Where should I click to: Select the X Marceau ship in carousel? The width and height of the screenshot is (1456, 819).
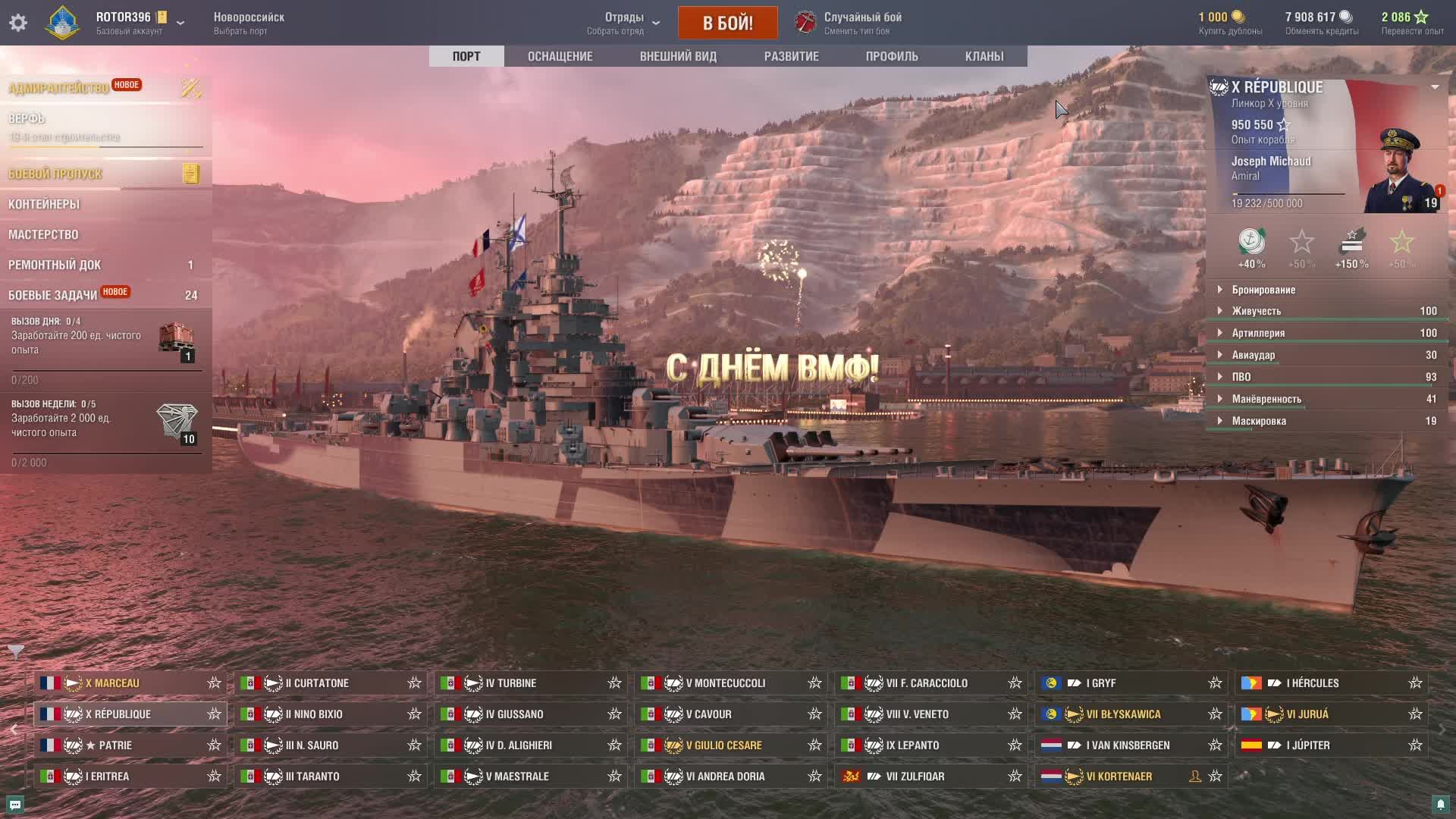tap(112, 683)
